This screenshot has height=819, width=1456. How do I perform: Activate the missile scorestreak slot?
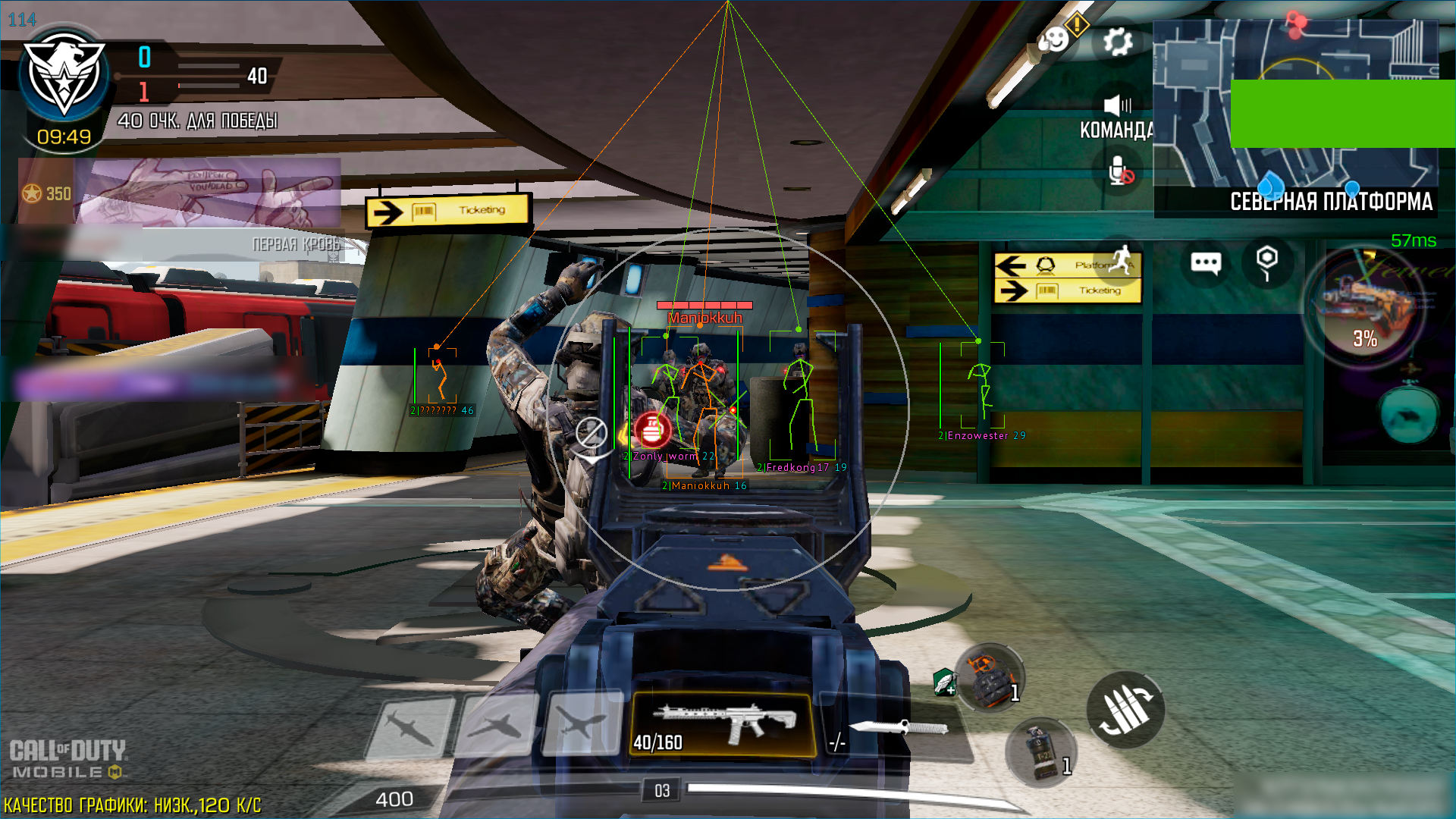pyautogui.click(x=410, y=726)
